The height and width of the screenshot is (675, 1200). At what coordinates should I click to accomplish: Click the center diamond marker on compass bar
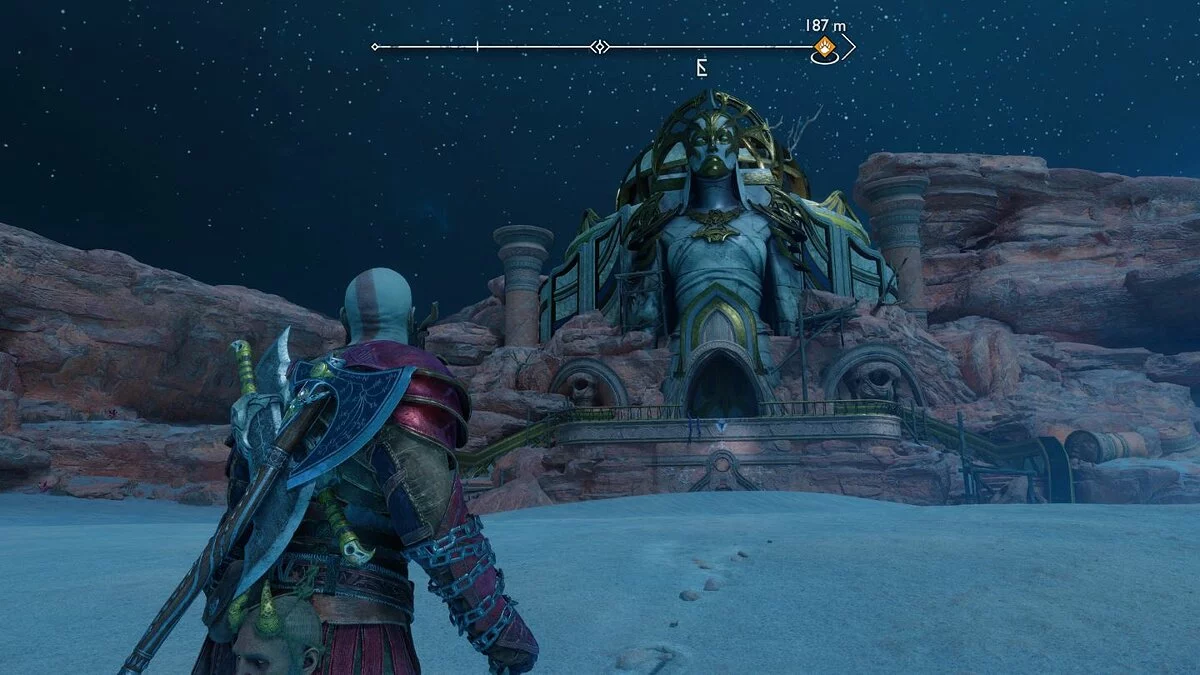[x=598, y=47]
